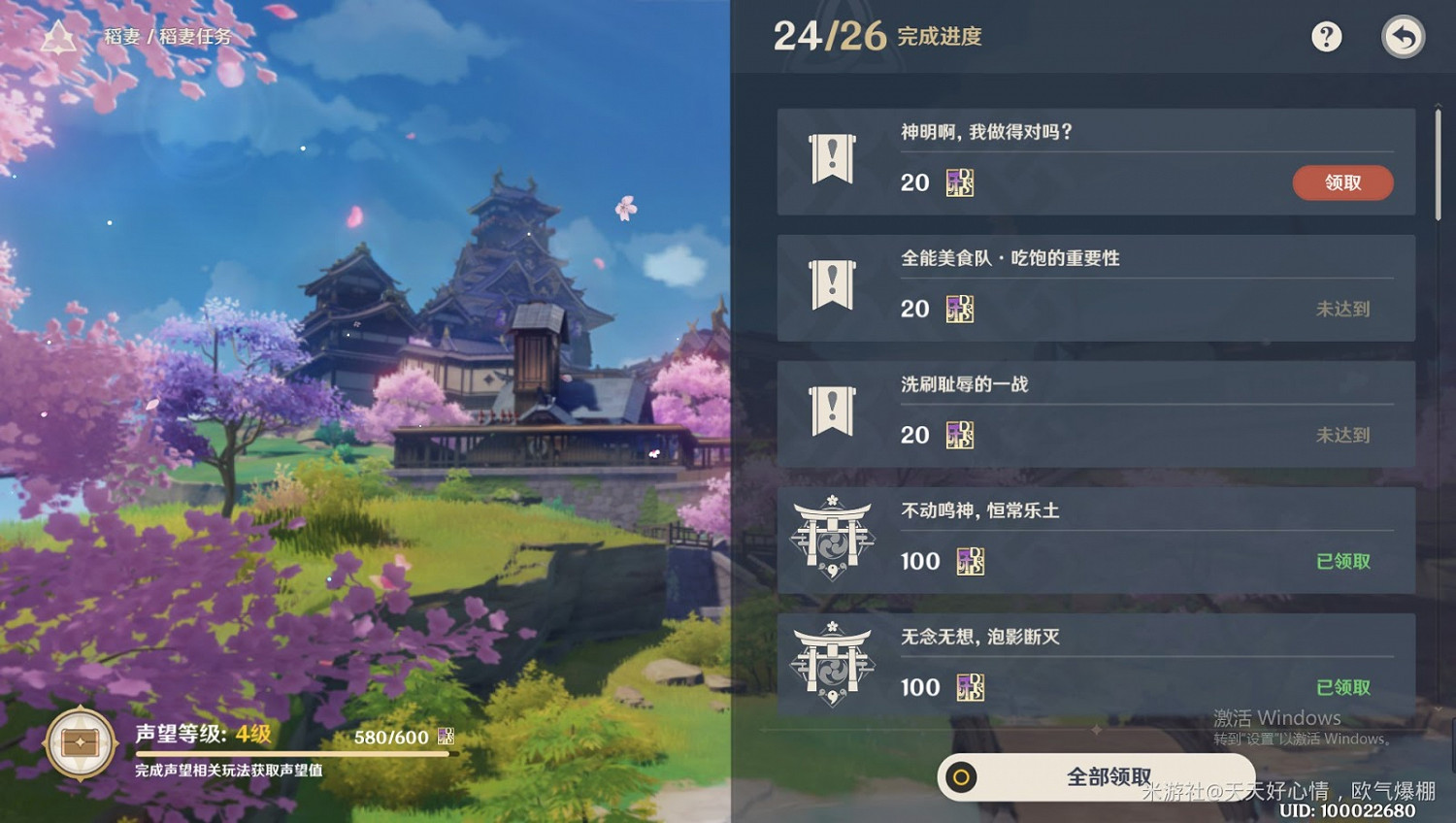Click the exclamation banner icon for 神明啊，我做得对吗？
The image size is (1456, 823).
[833, 160]
